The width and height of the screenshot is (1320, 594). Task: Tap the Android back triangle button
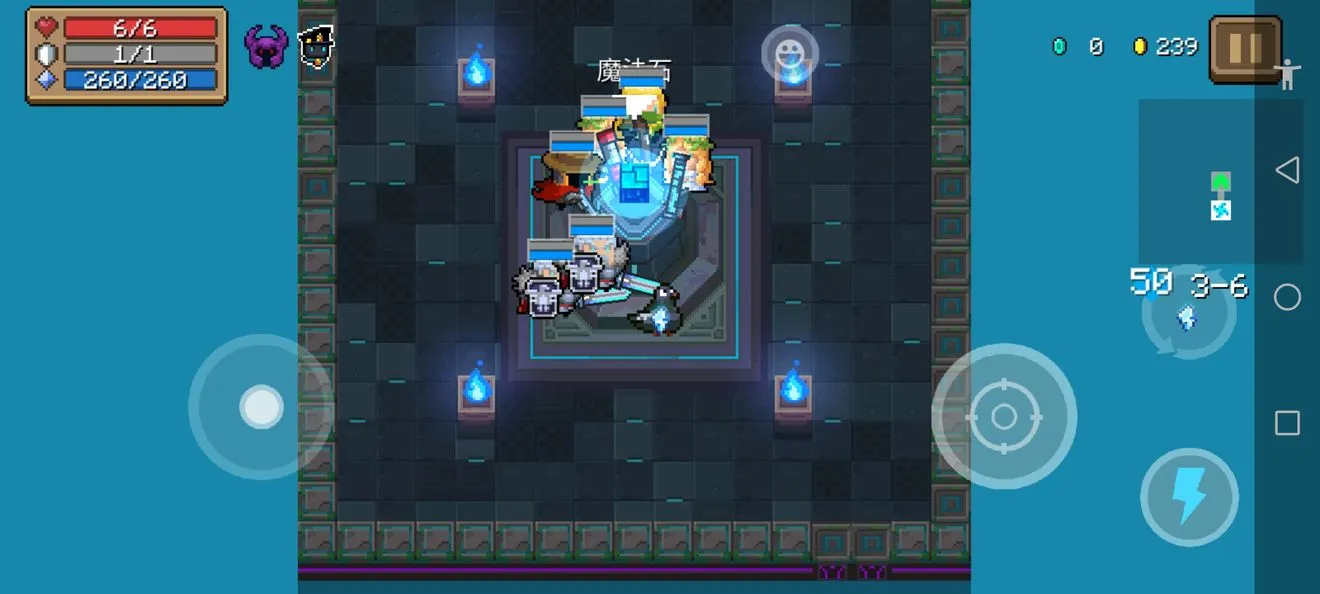click(1287, 170)
